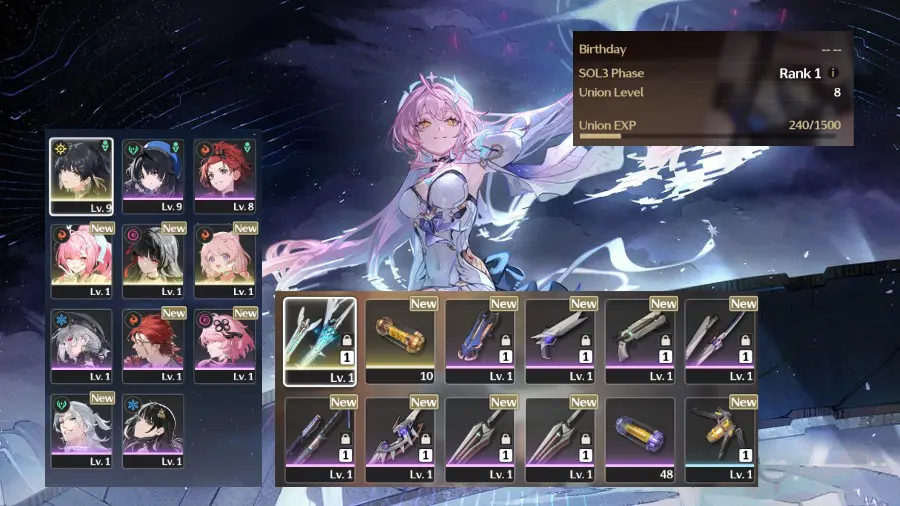
Task: Open the SOL3 Phase info icon
Action: 834,73
